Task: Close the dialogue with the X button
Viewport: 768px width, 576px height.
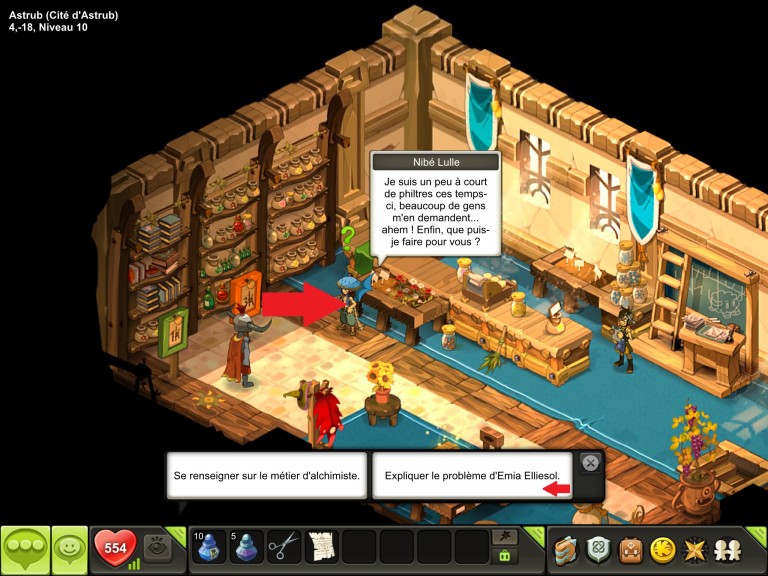Action: [x=590, y=463]
